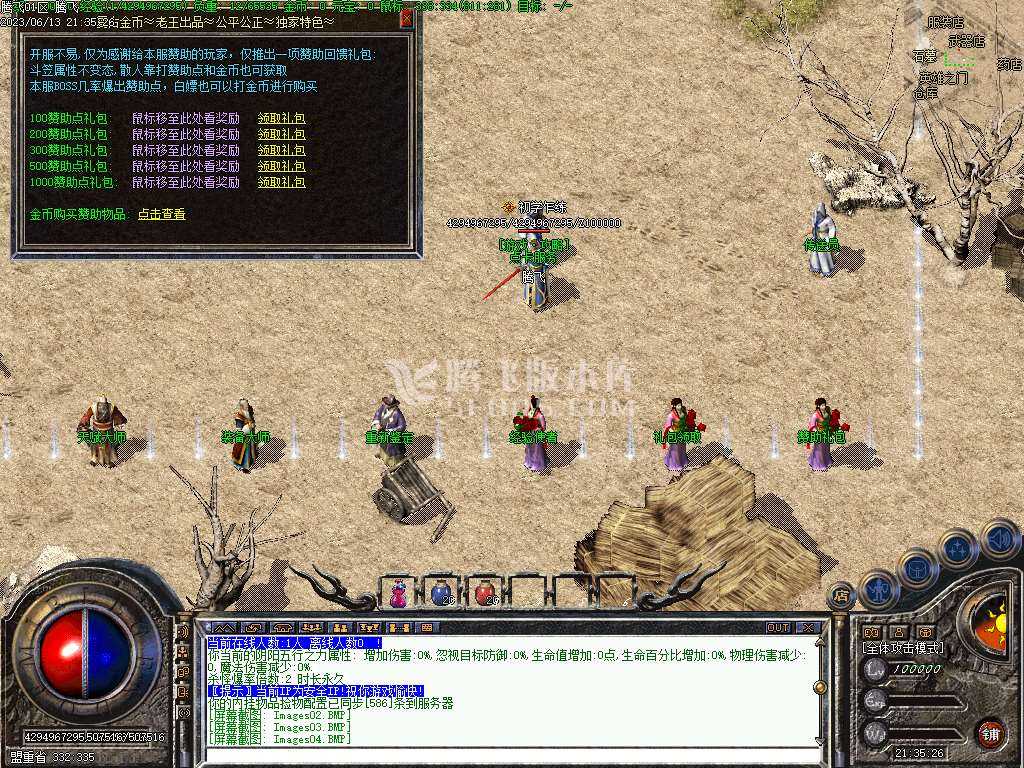Close the sponsor gift pack dialog

click(406, 19)
